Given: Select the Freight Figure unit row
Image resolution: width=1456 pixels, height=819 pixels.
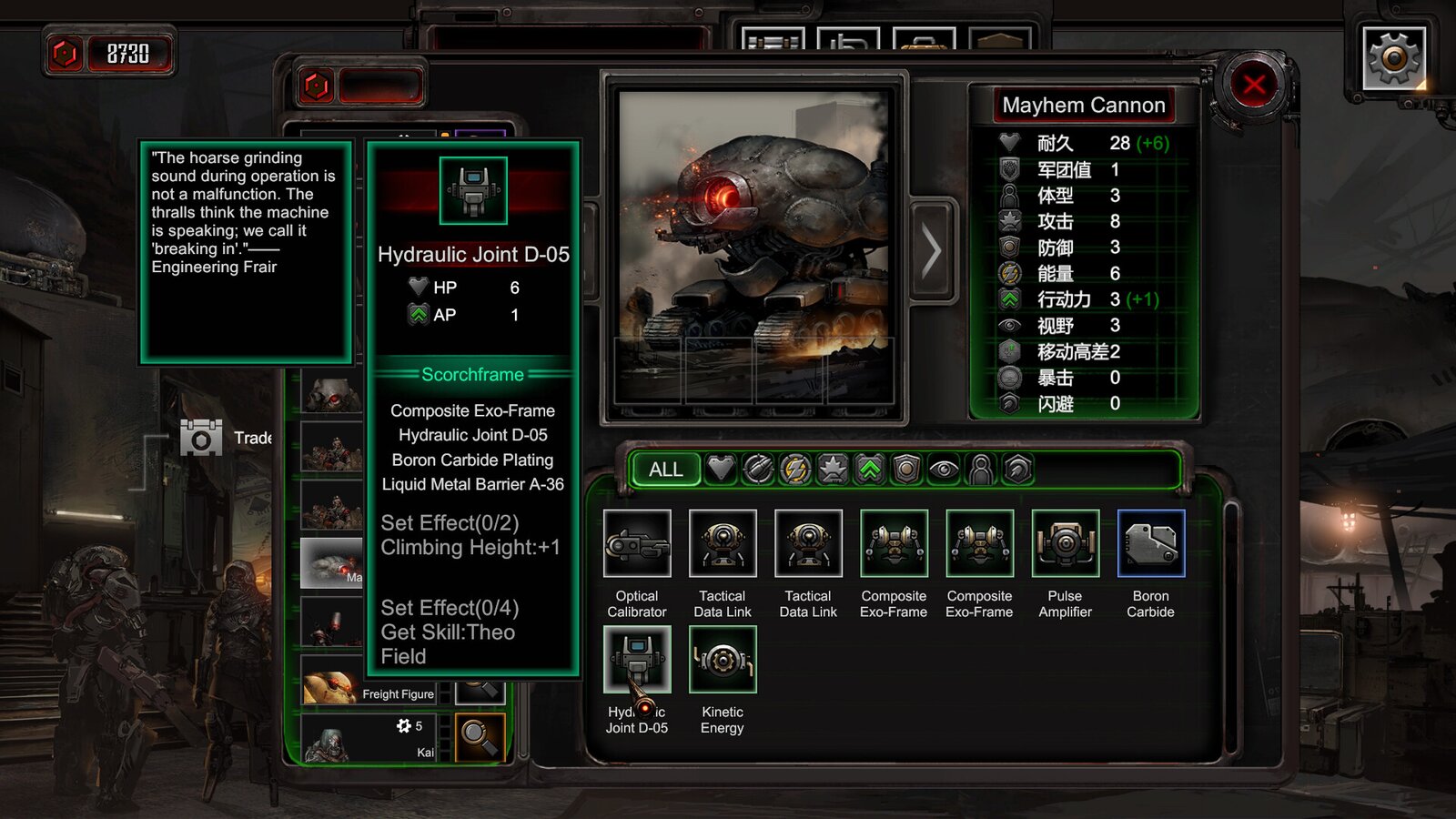Looking at the screenshot, I should (x=369, y=689).
